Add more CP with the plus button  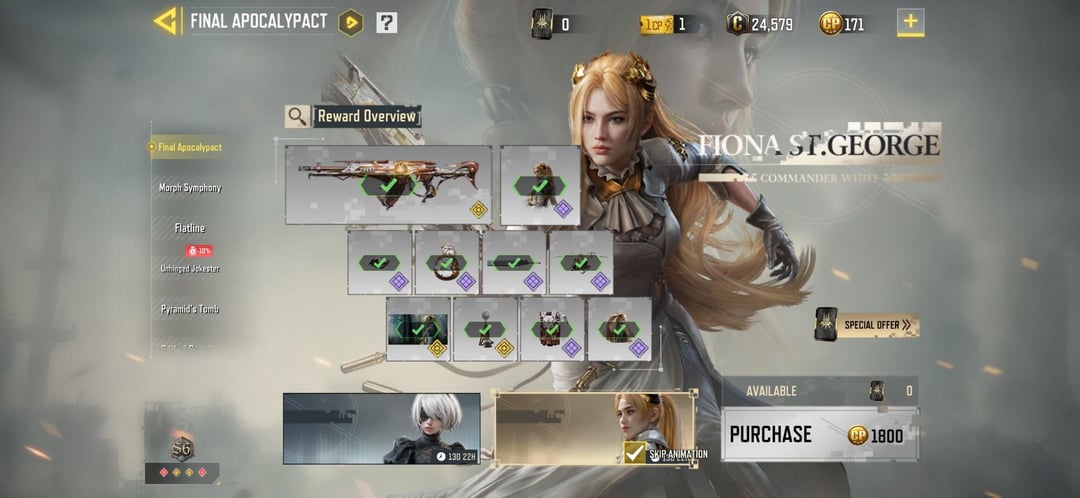910,22
